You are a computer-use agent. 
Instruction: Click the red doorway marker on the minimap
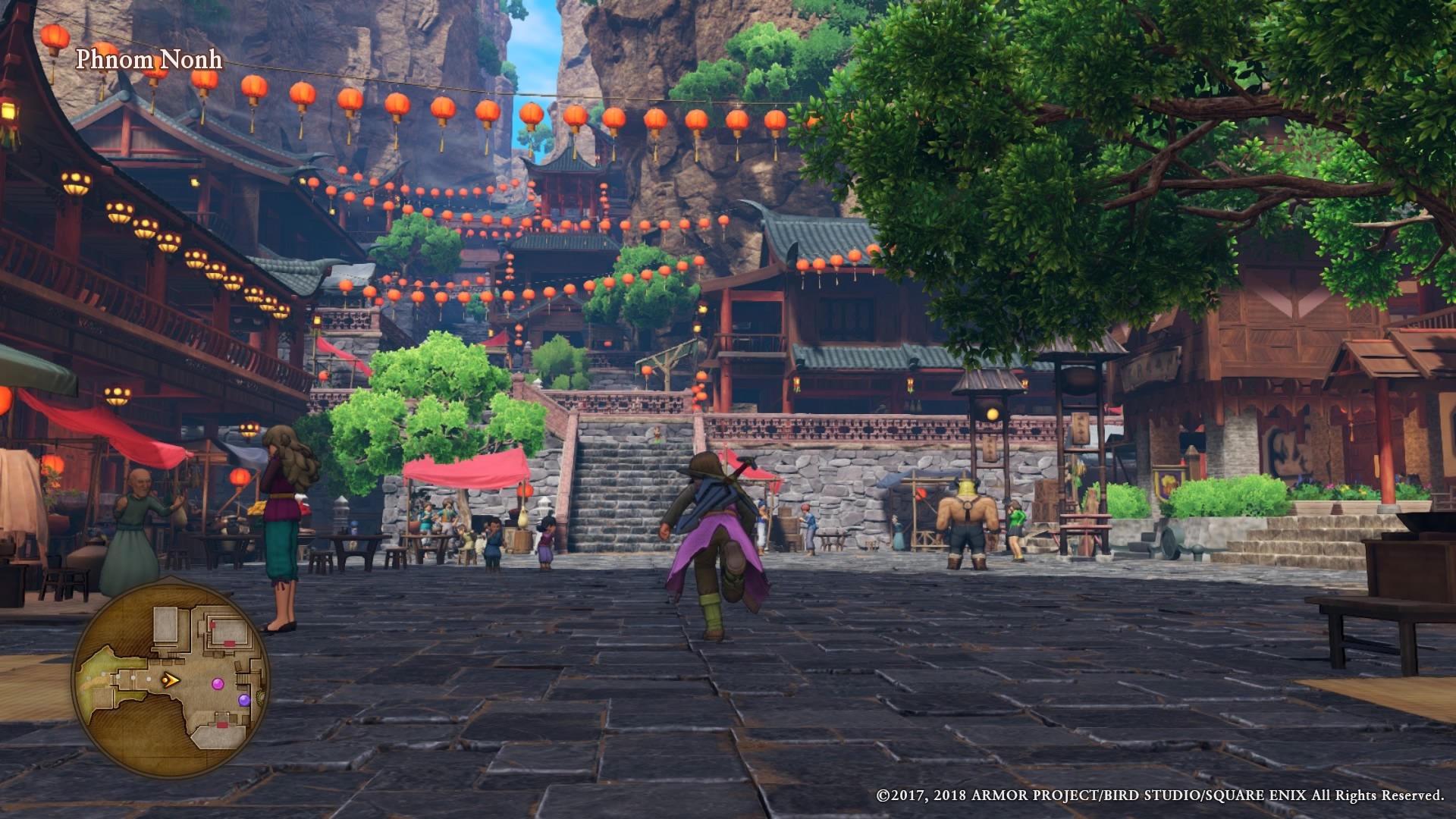point(230,642)
